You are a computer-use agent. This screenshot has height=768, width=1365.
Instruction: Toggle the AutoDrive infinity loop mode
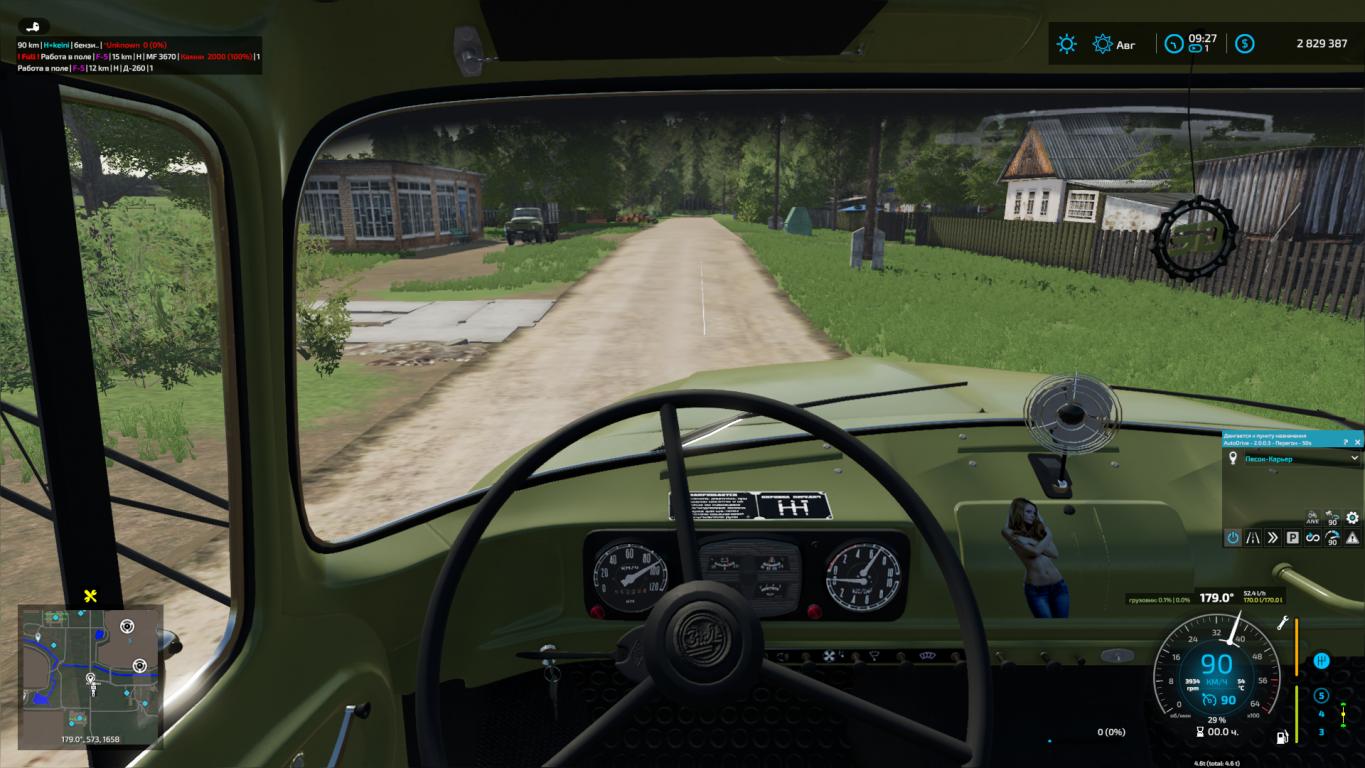[x=1312, y=538]
